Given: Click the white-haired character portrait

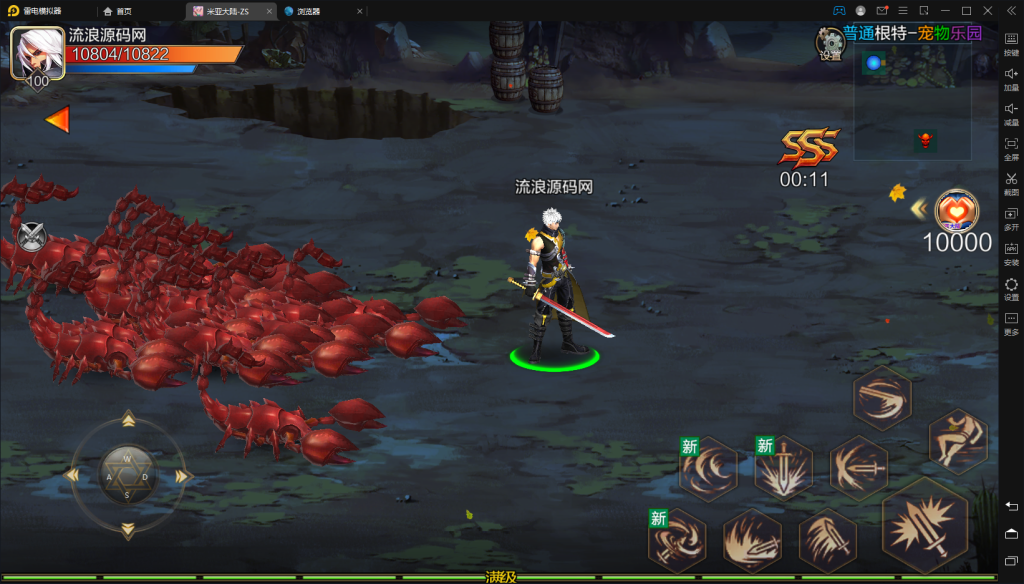Looking at the screenshot, I should [38, 52].
